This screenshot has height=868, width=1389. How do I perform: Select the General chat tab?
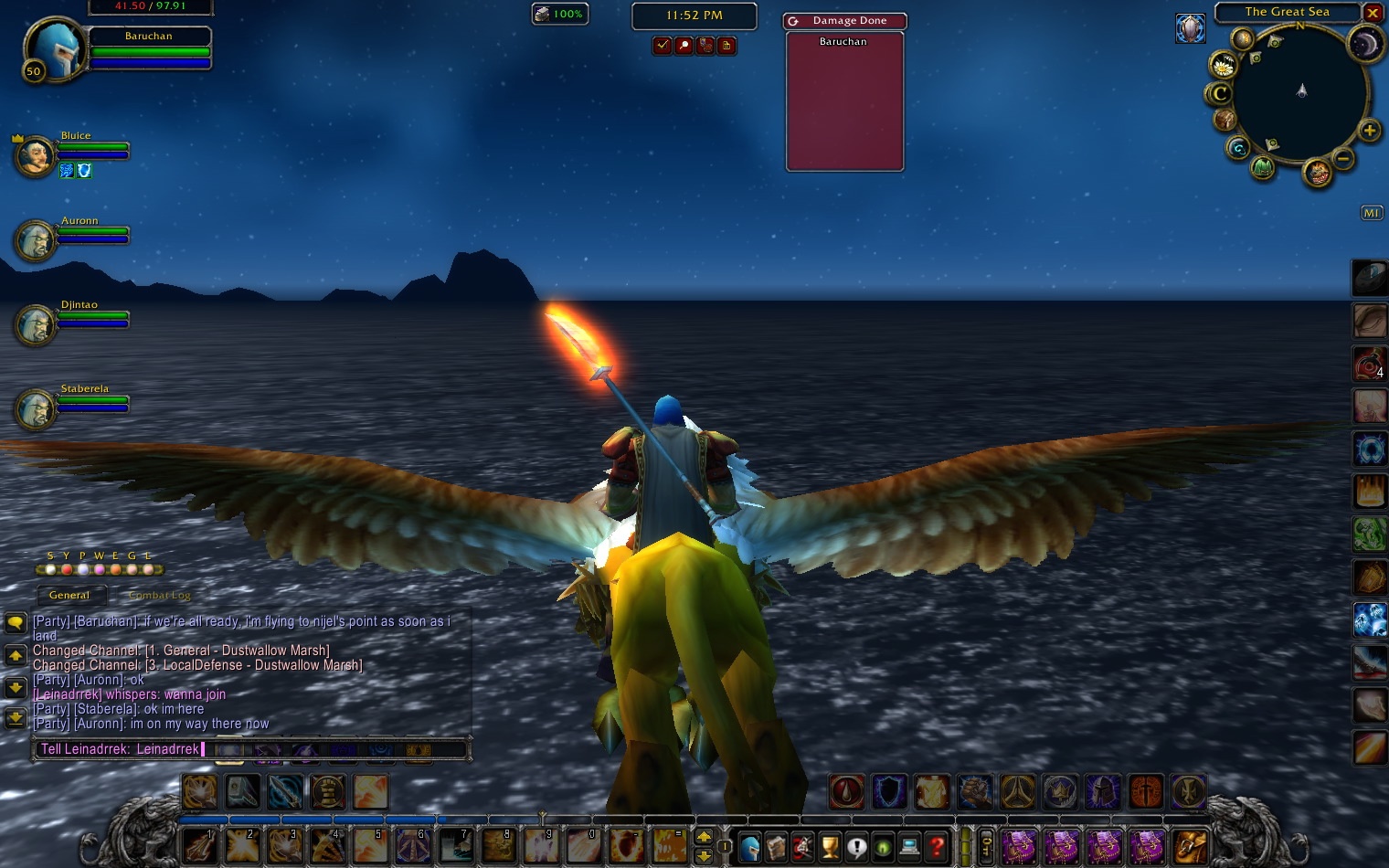pos(69,596)
